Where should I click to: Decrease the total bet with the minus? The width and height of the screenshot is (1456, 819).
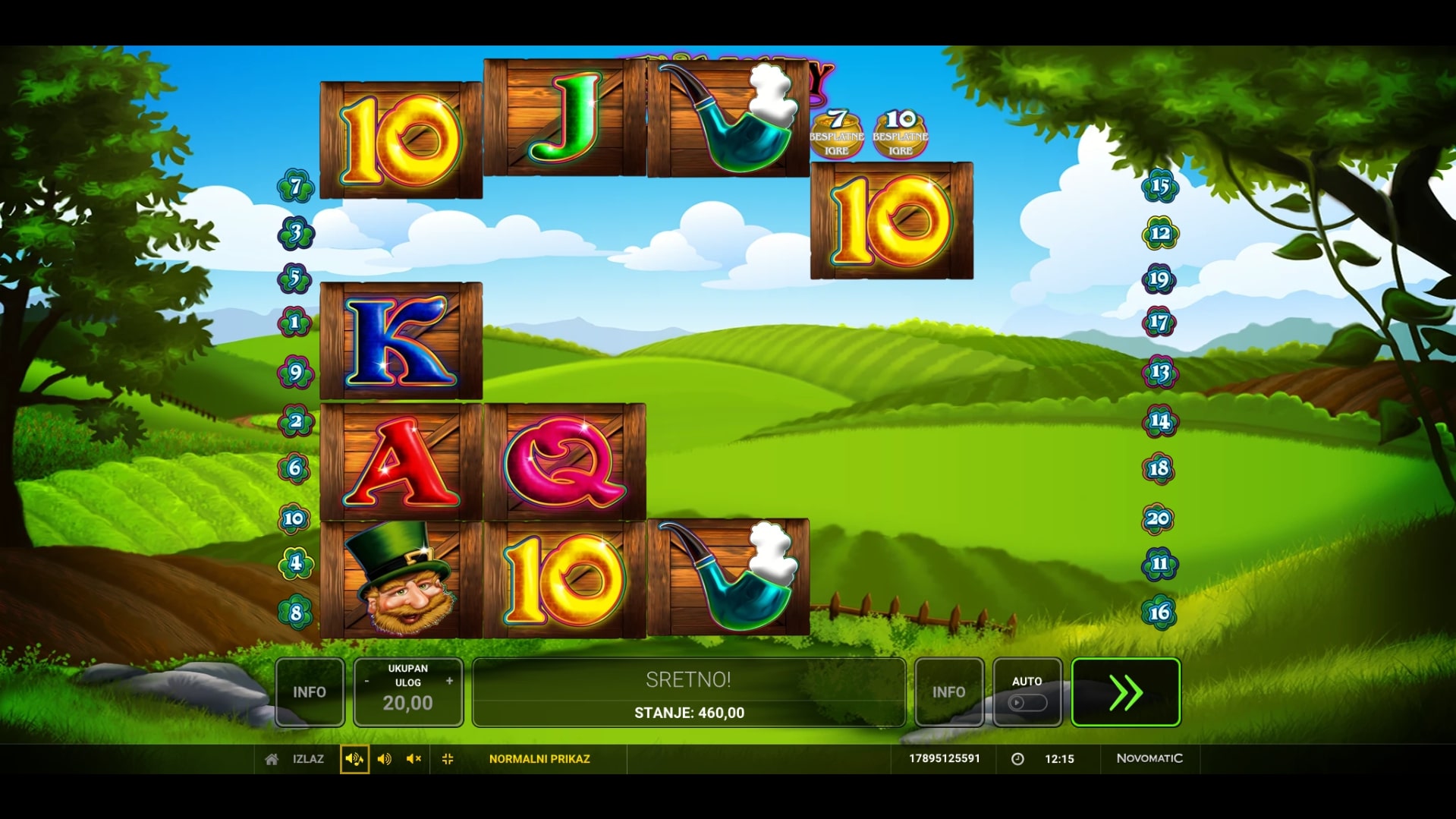[366, 682]
